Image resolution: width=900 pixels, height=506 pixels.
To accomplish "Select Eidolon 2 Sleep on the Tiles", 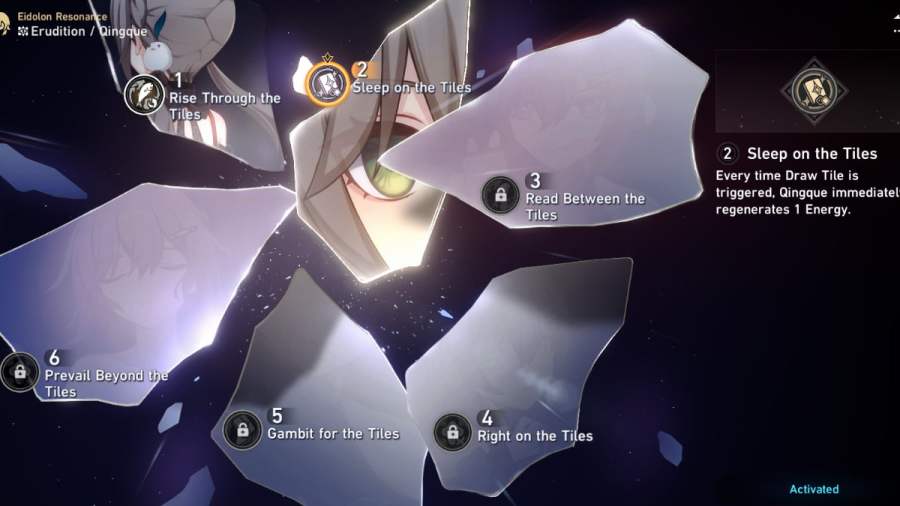I will pos(327,82).
